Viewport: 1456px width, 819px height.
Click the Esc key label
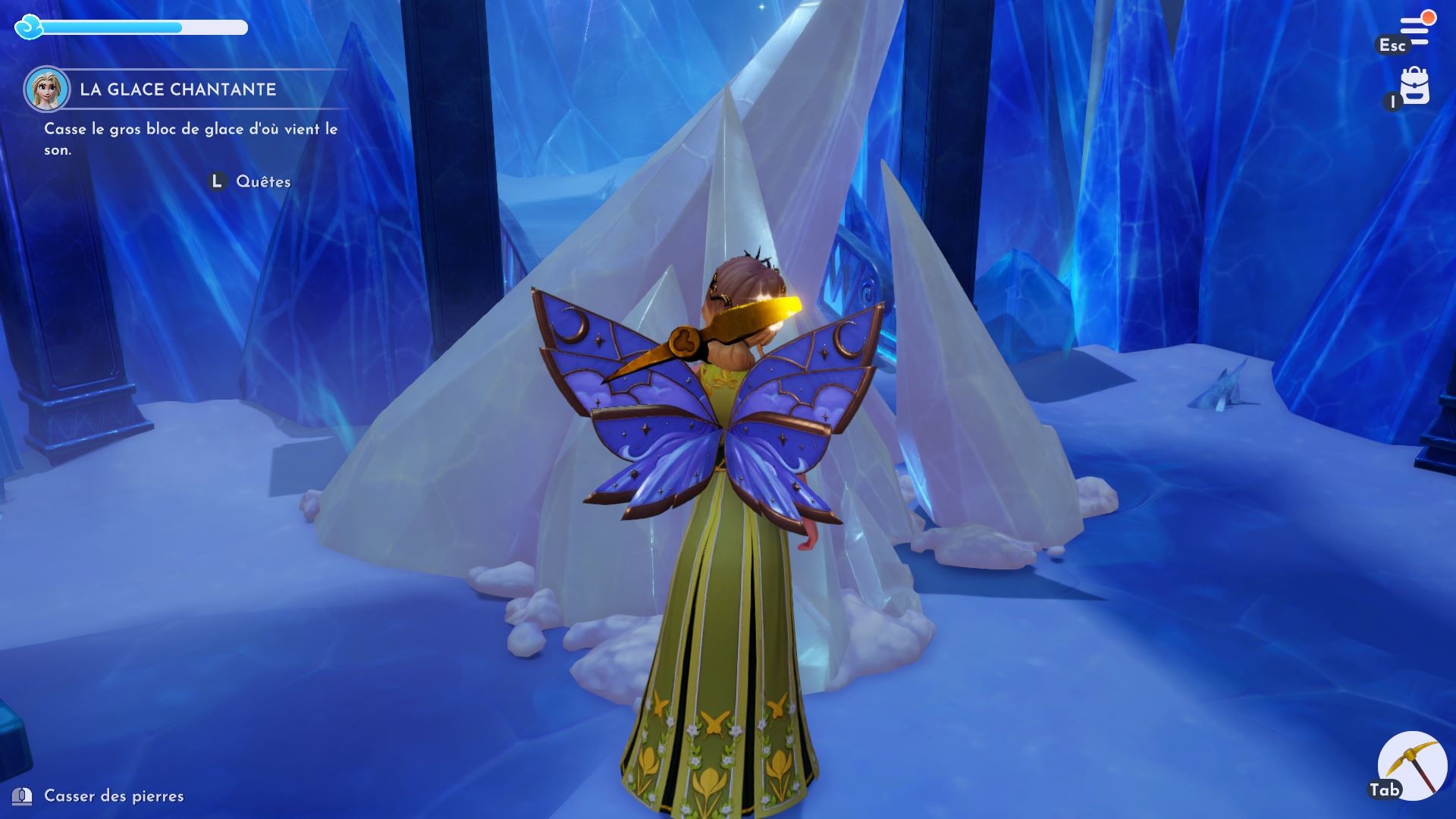click(x=1394, y=45)
